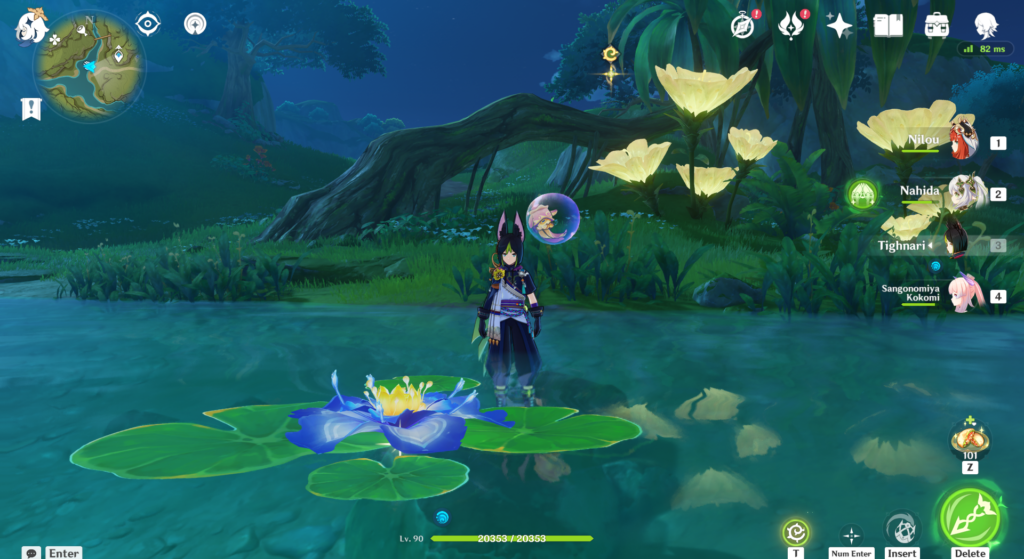Switch to Nilou in the party
This screenshot has width=1024, height=559.
click(964, 141)
